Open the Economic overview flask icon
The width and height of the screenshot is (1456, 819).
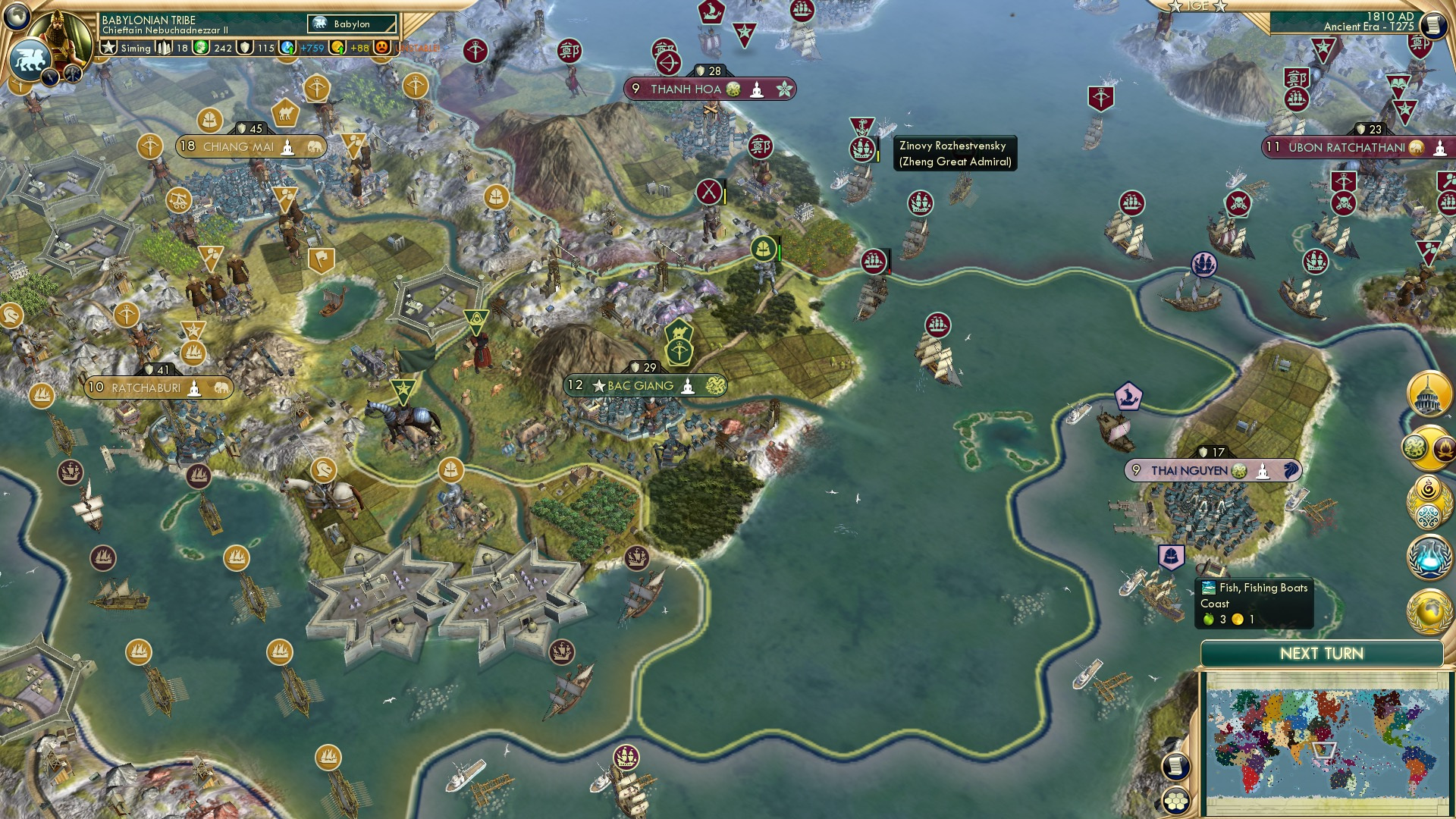(1429, 556)
